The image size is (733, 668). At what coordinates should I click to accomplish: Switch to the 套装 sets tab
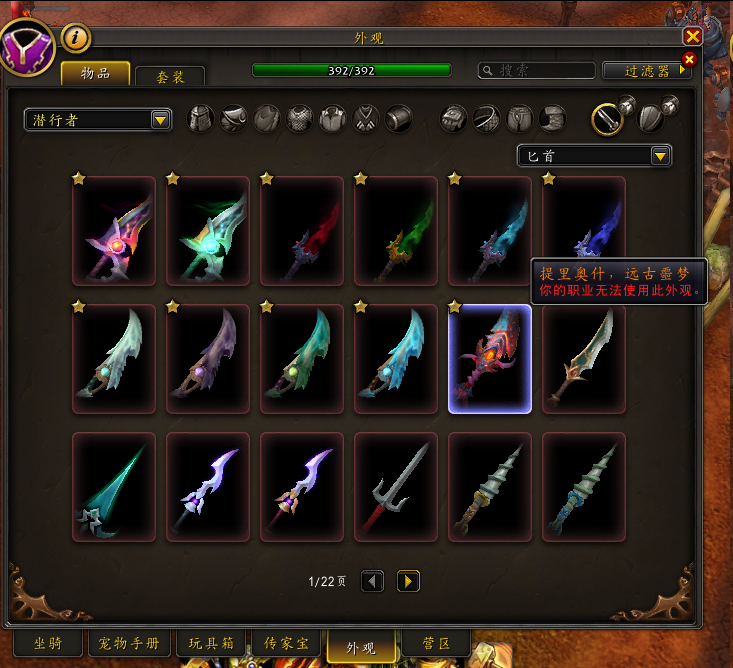[169, 77]
